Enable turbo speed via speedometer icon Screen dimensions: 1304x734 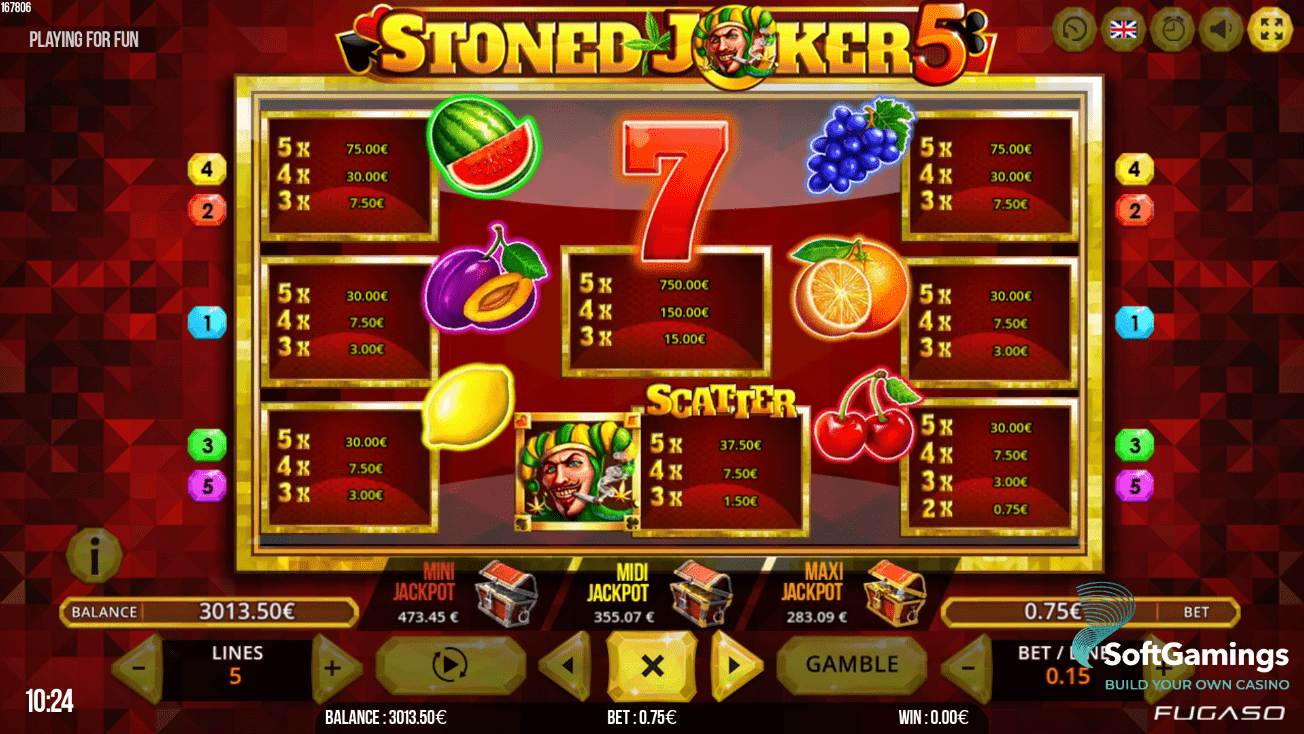pos(1075,29)
